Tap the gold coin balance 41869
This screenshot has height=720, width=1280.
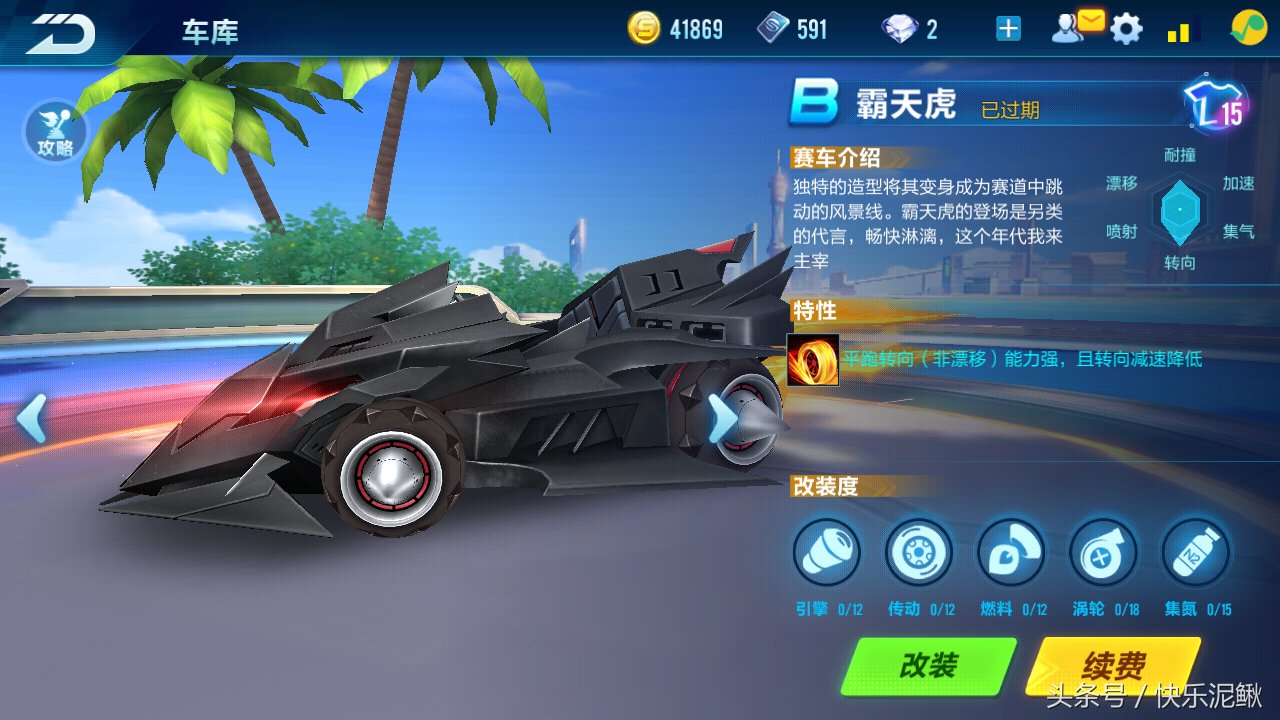(x=678, y=28)
